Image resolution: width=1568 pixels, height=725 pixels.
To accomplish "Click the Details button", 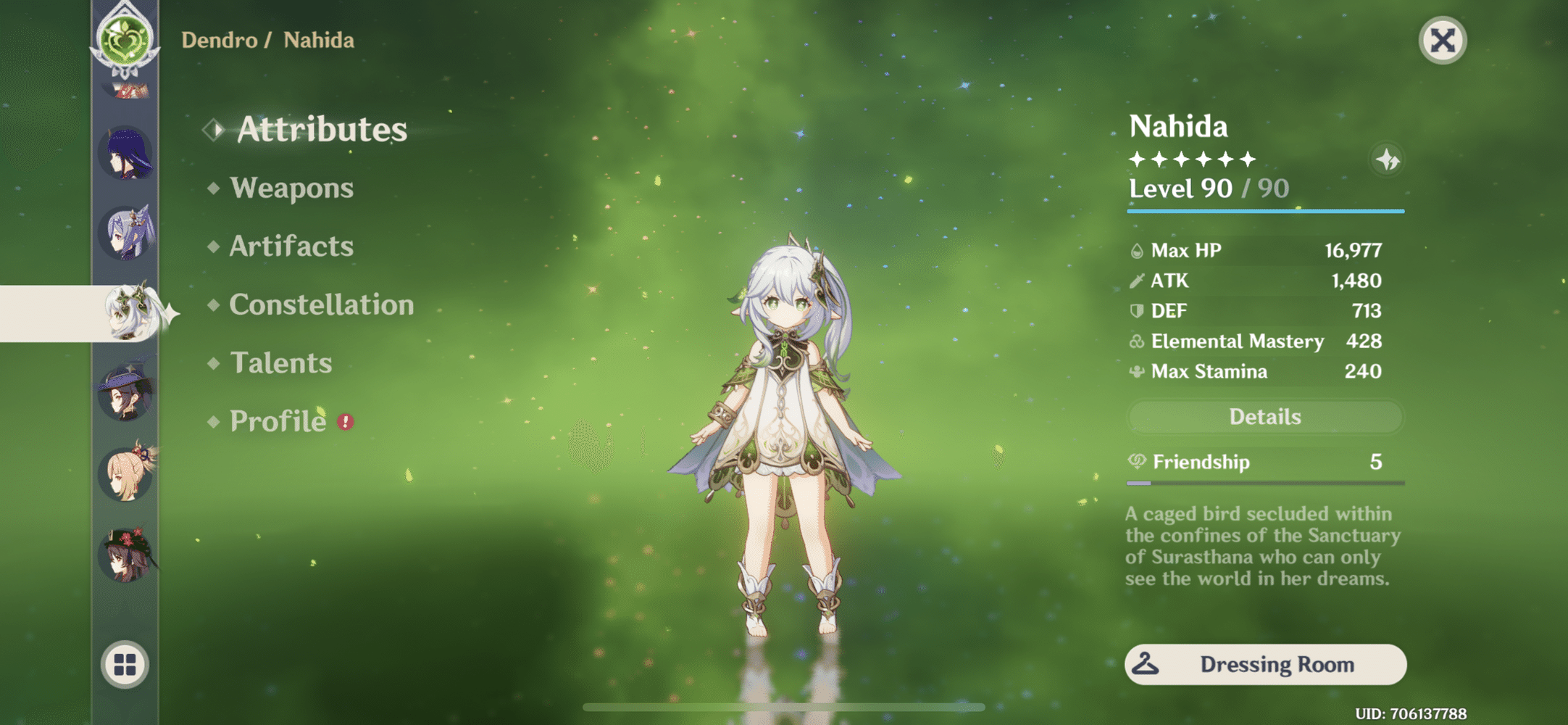I will [1265, 416].
